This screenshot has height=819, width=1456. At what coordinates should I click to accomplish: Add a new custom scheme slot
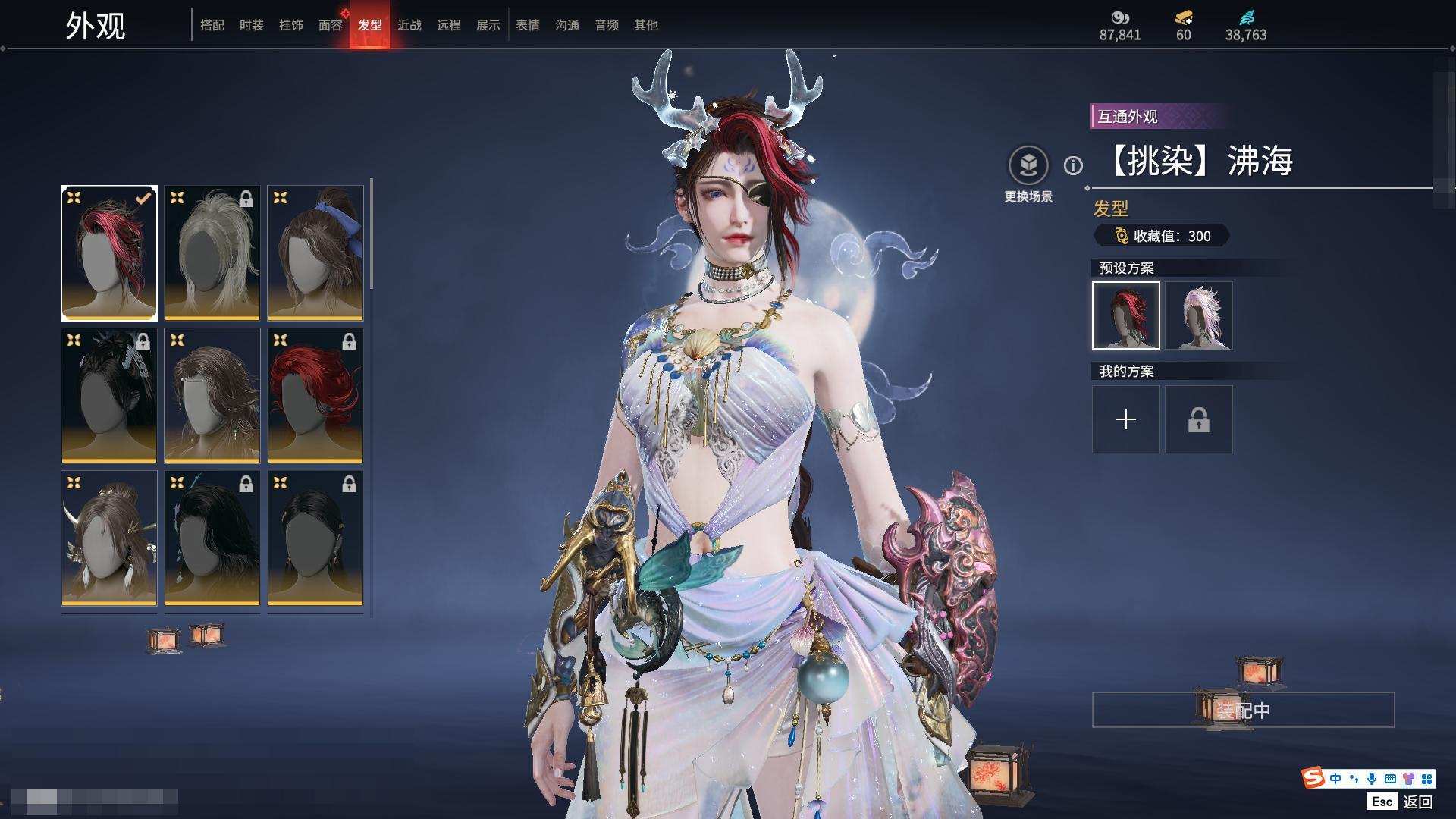1126,419
